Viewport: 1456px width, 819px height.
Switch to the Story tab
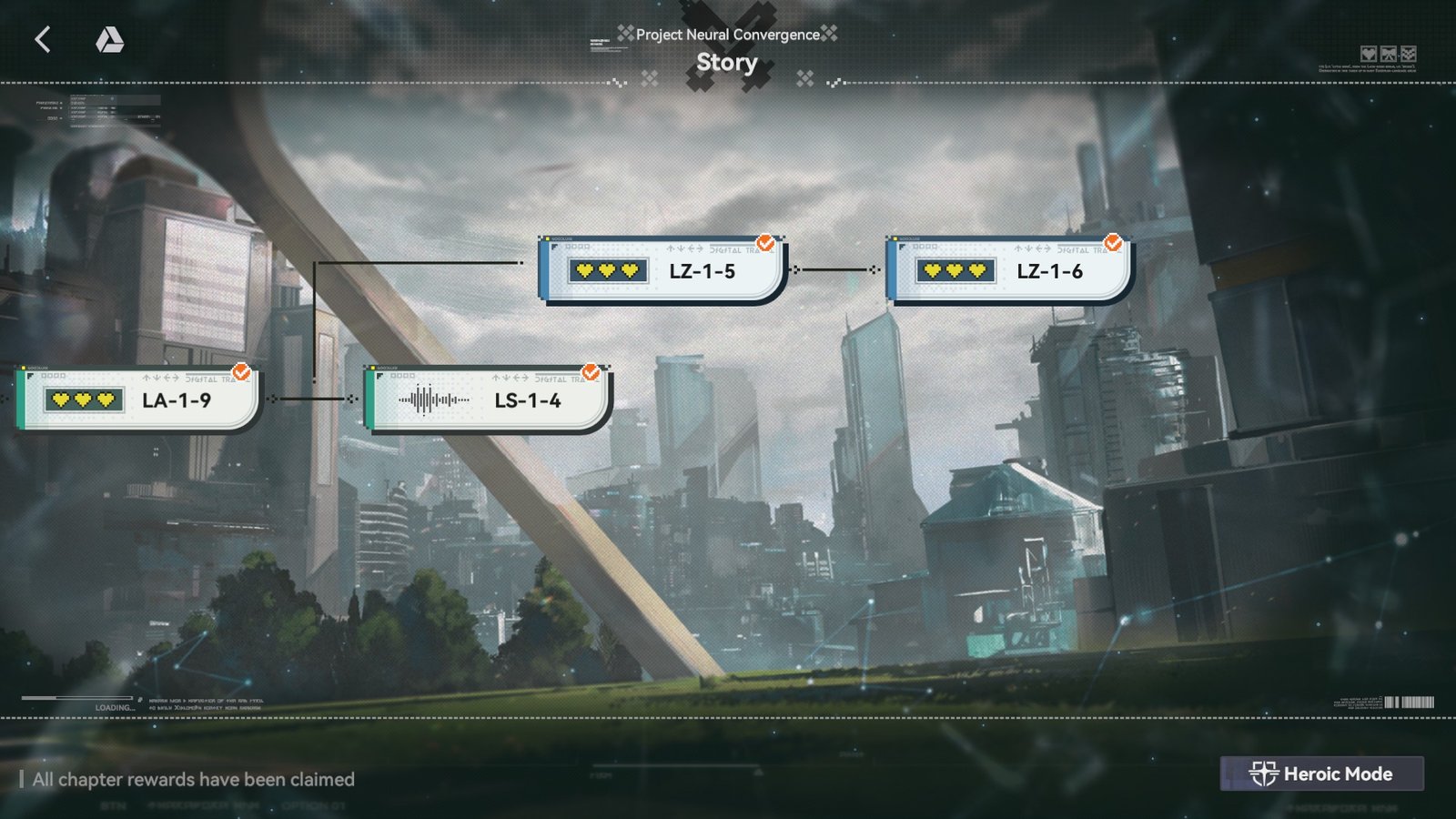tap(727, 62)
